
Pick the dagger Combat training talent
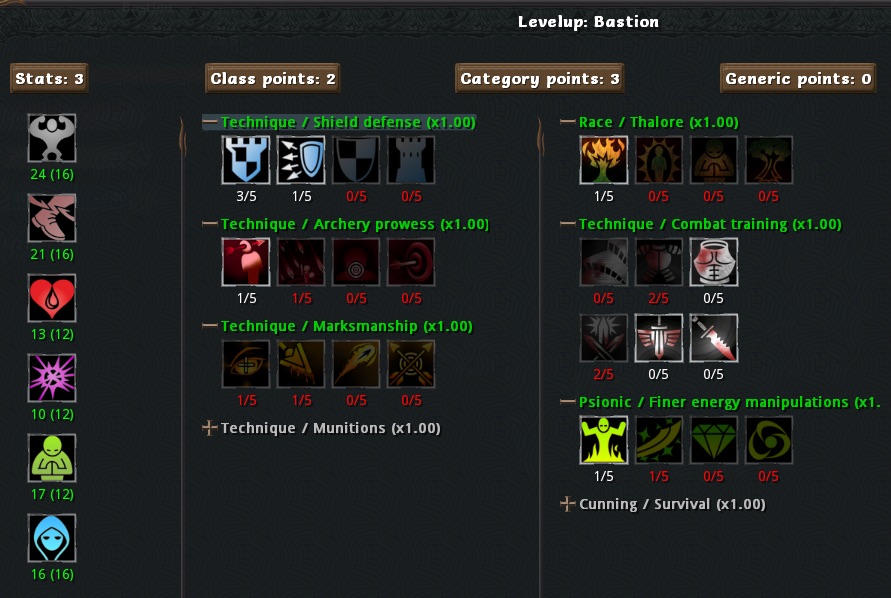(714, 338)
